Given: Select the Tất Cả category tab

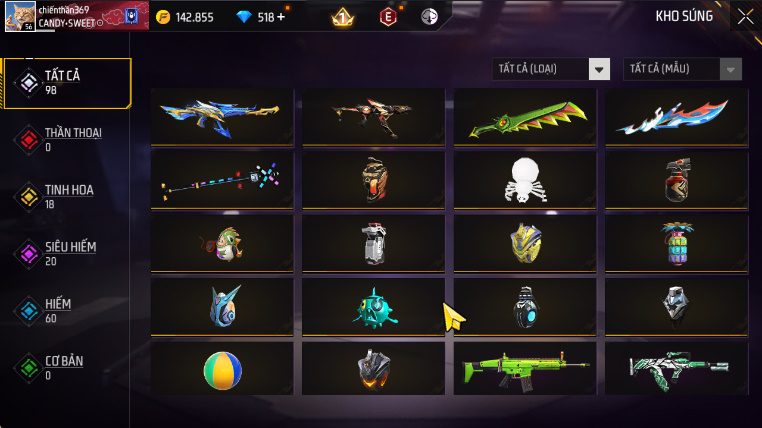Looking at the screenshot, I should [68, 83].
